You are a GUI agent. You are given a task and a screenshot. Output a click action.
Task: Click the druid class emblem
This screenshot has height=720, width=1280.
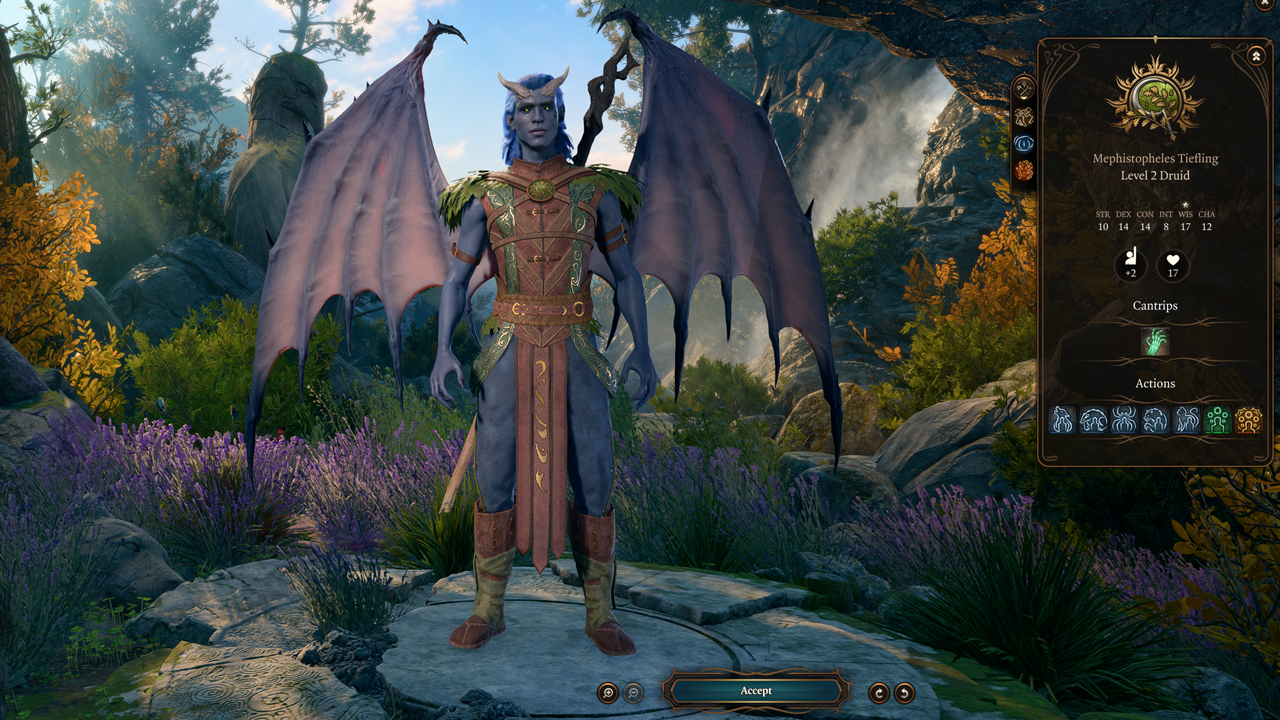1155,99
